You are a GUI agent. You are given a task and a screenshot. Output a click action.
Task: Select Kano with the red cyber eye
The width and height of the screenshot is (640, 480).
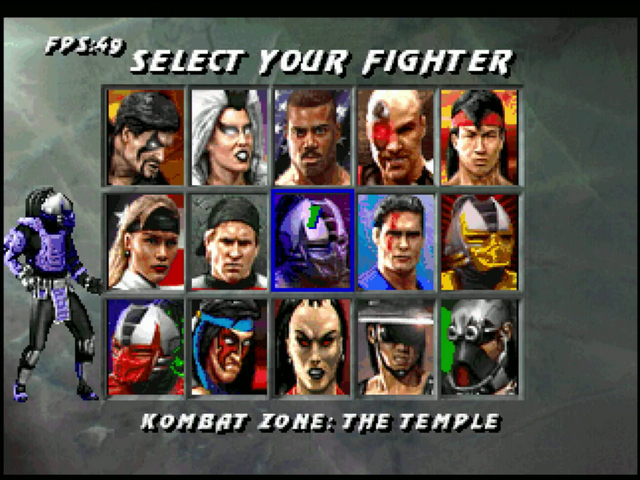tap(395, 137)
